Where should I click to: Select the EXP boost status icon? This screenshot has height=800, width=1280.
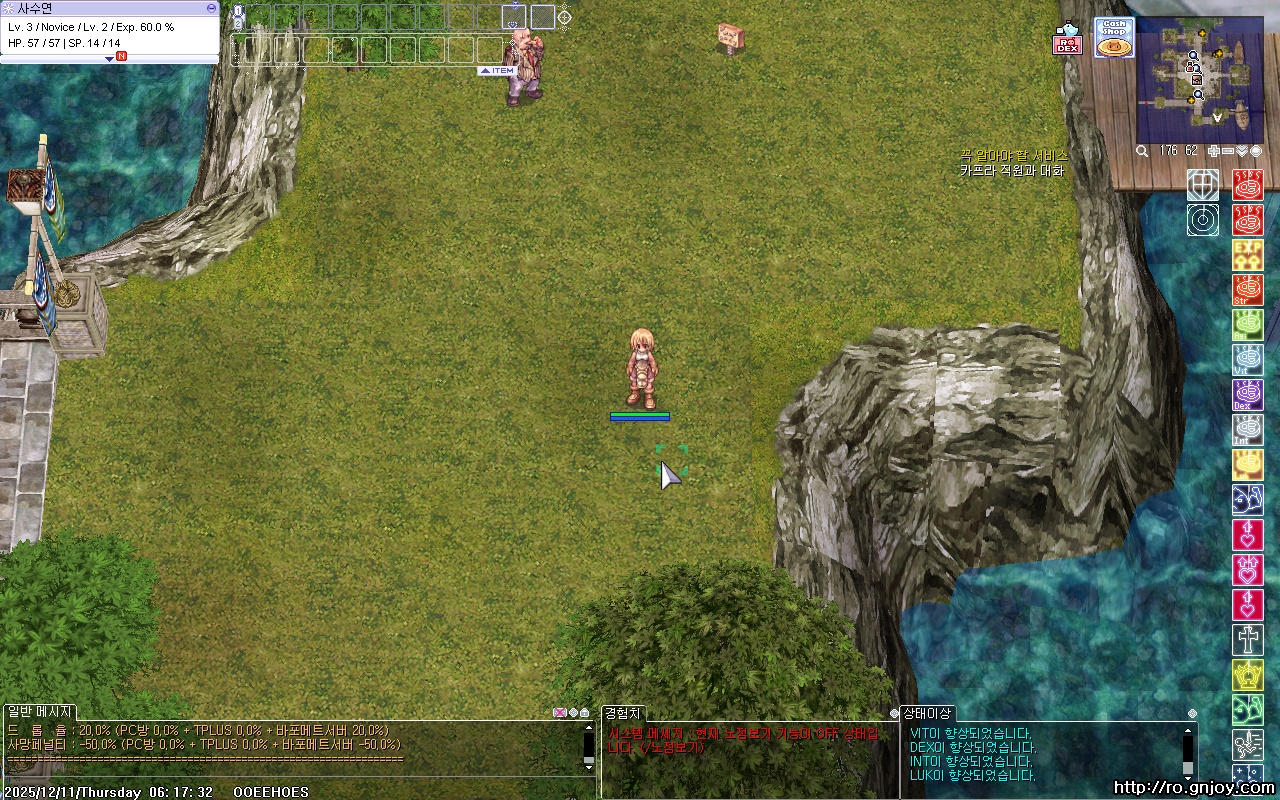1247,254
